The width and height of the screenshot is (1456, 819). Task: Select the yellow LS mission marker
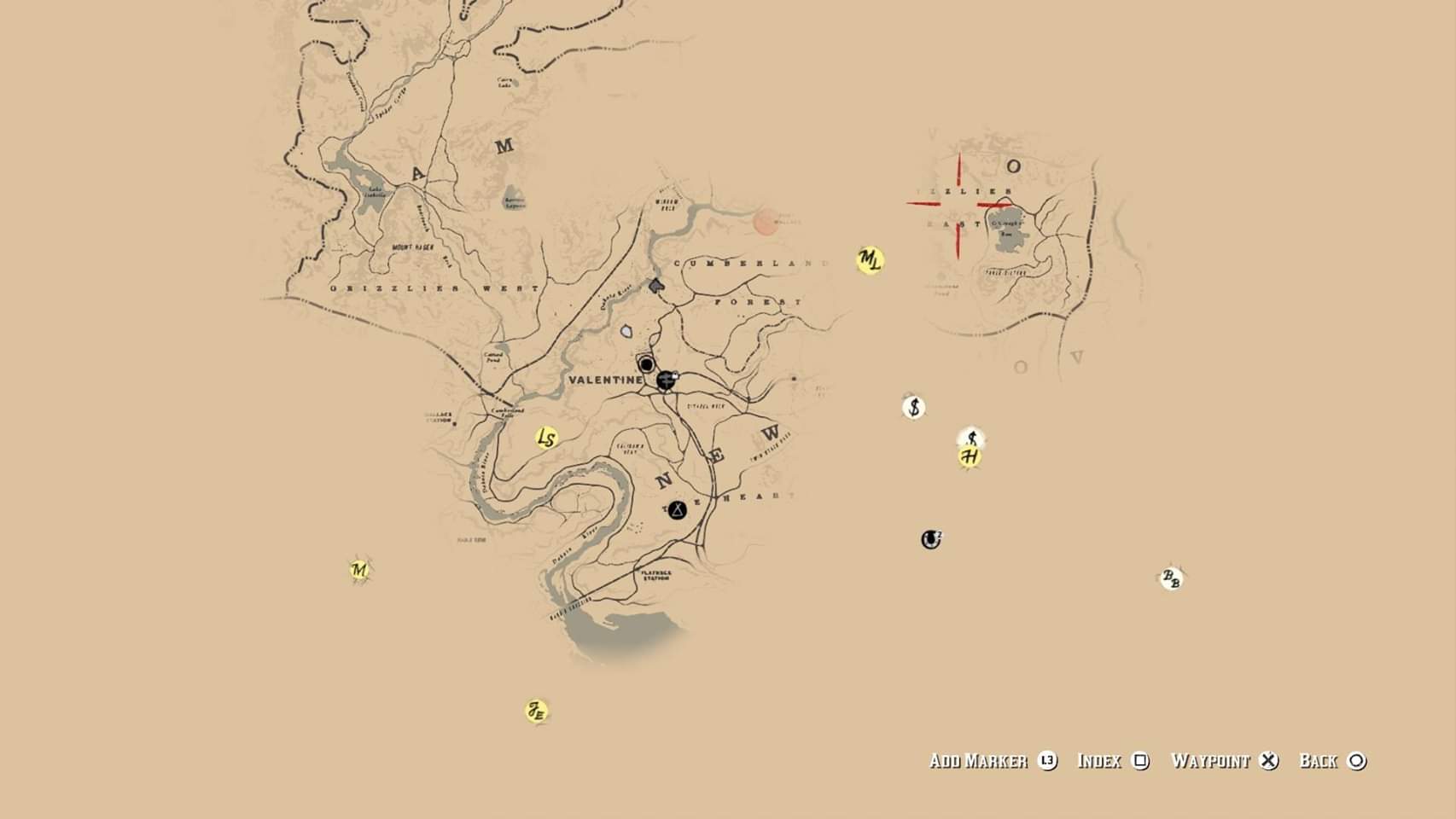point(546,439)
